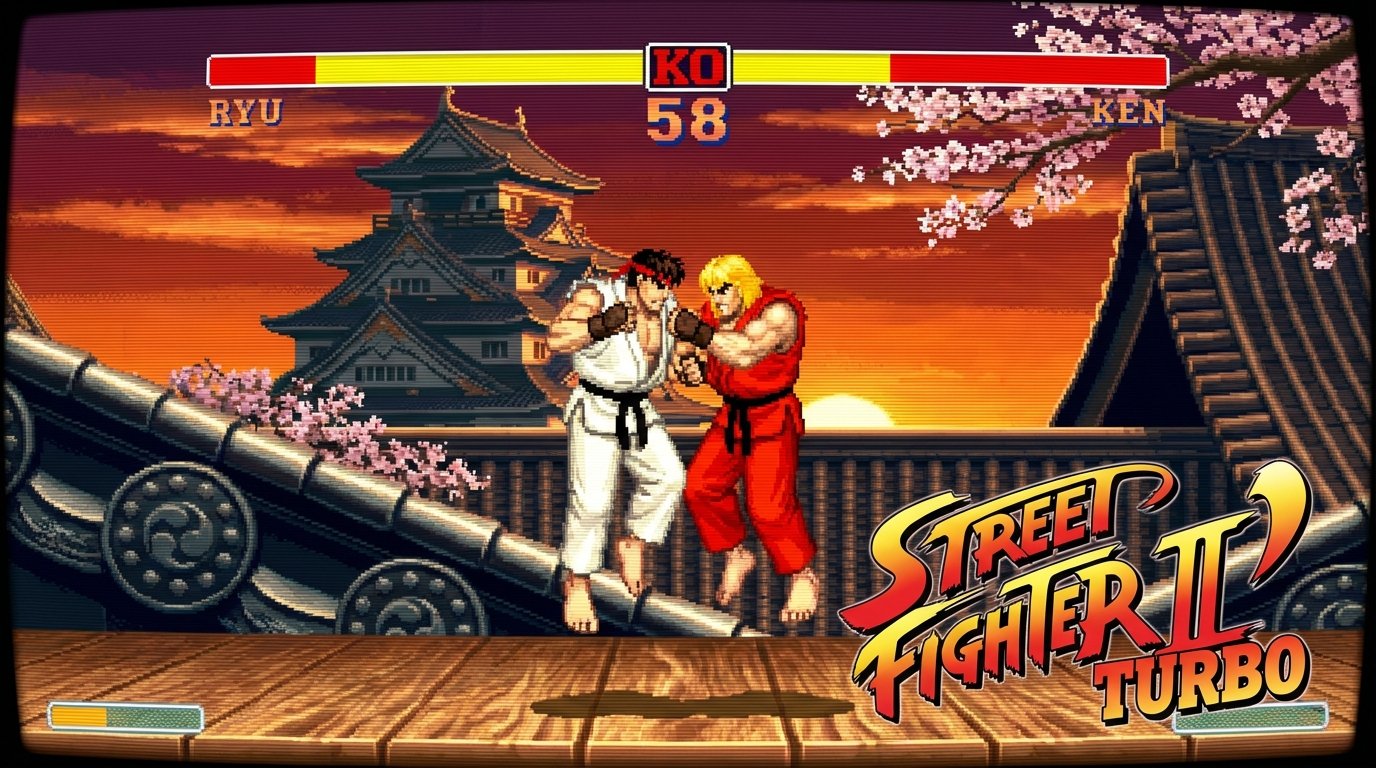
Task: Select the red portion of Ryu's health bar
Action: 260,70
